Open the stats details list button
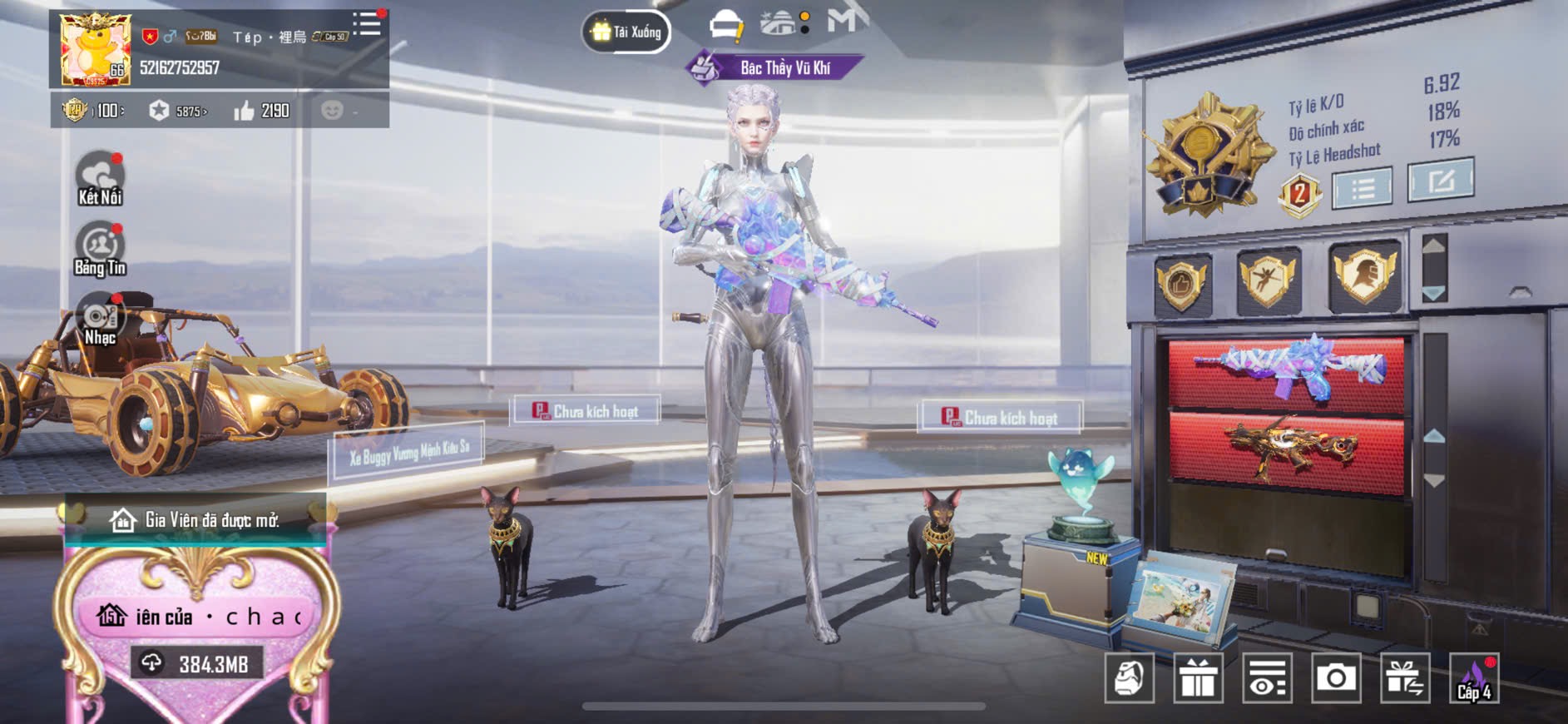Viewport: 1568px width, 724px height. [1362, 188]
